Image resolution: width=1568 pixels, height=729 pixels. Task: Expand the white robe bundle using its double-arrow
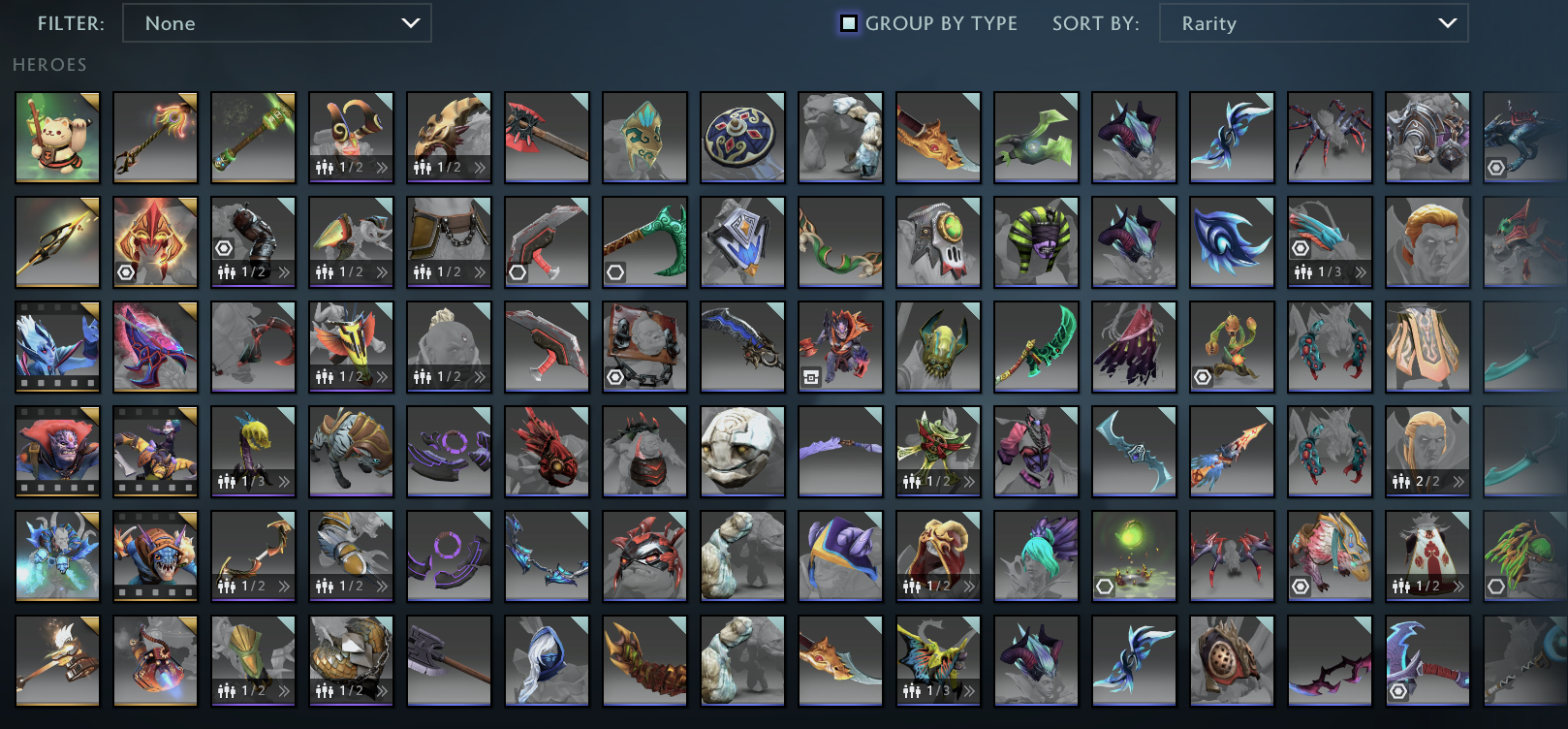click(1459, 585)
